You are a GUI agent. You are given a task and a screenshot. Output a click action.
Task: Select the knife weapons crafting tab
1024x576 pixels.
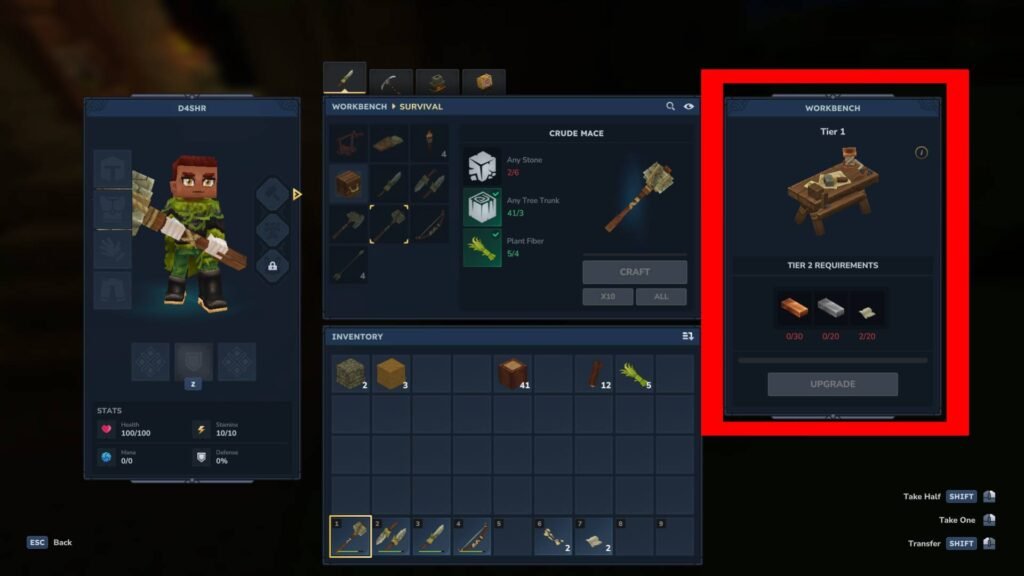[344, 79]
